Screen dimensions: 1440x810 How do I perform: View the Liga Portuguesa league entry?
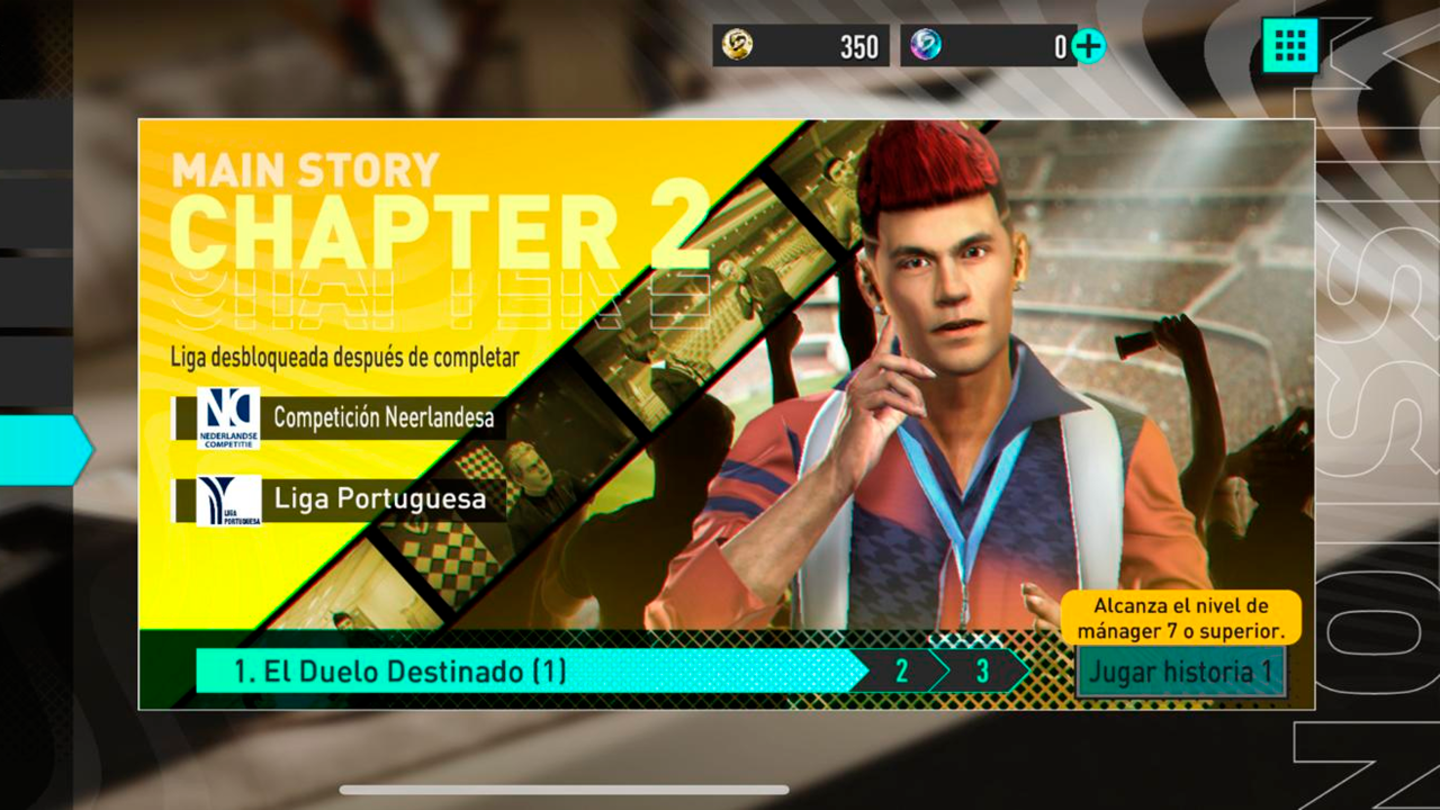click(x=340, y=500)
